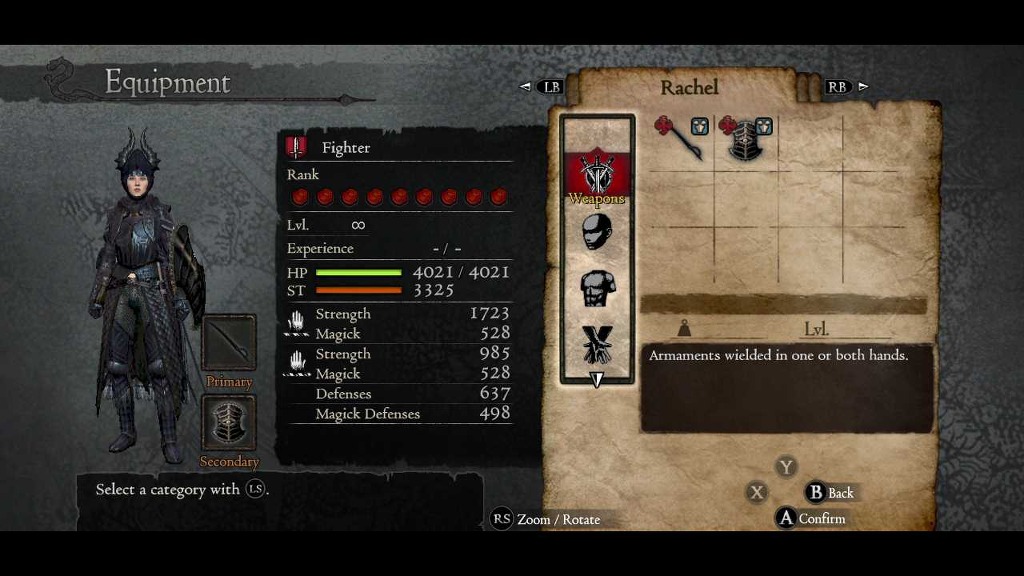Open the torso armor category

pos(597,288)
